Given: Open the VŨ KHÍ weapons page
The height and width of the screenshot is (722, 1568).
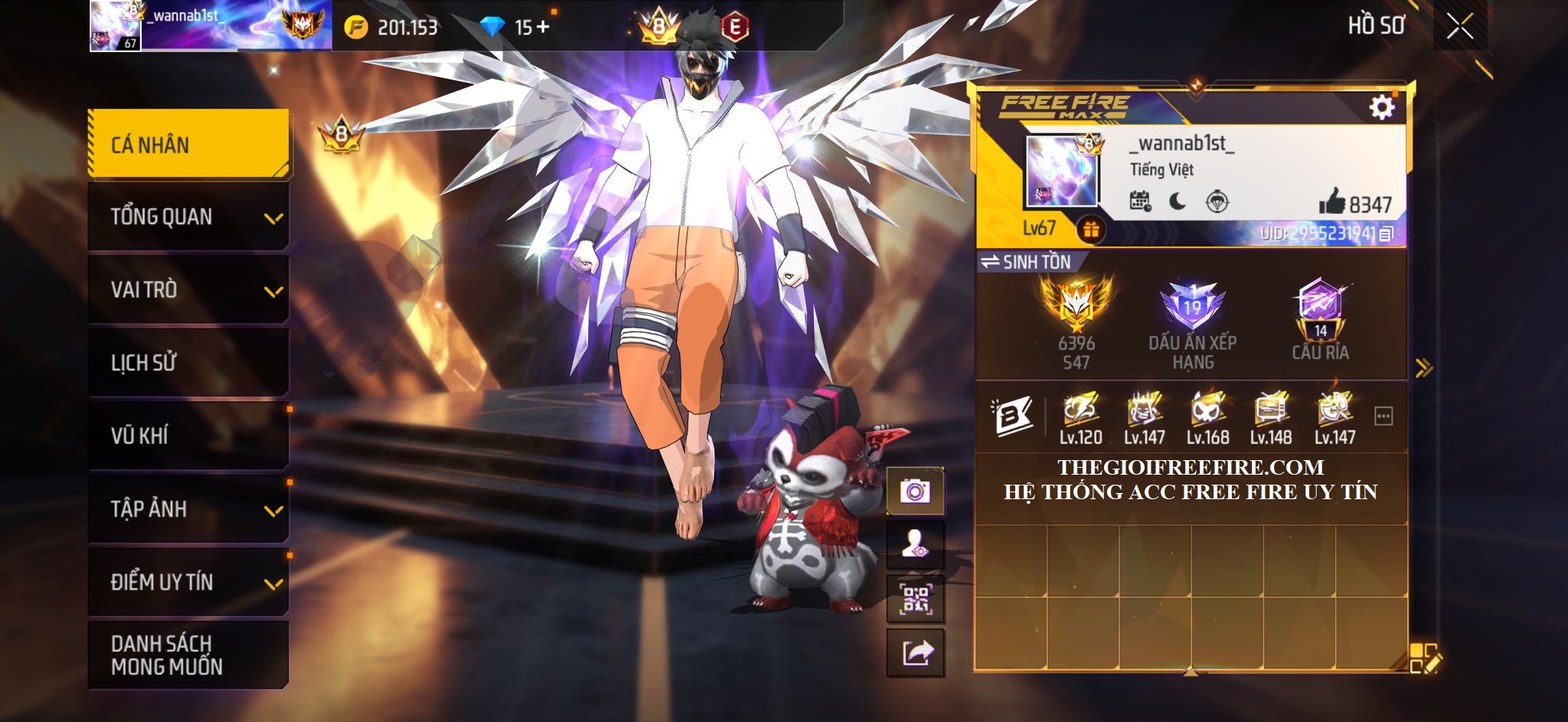Looking at the screenshot, I should (188, 436).
